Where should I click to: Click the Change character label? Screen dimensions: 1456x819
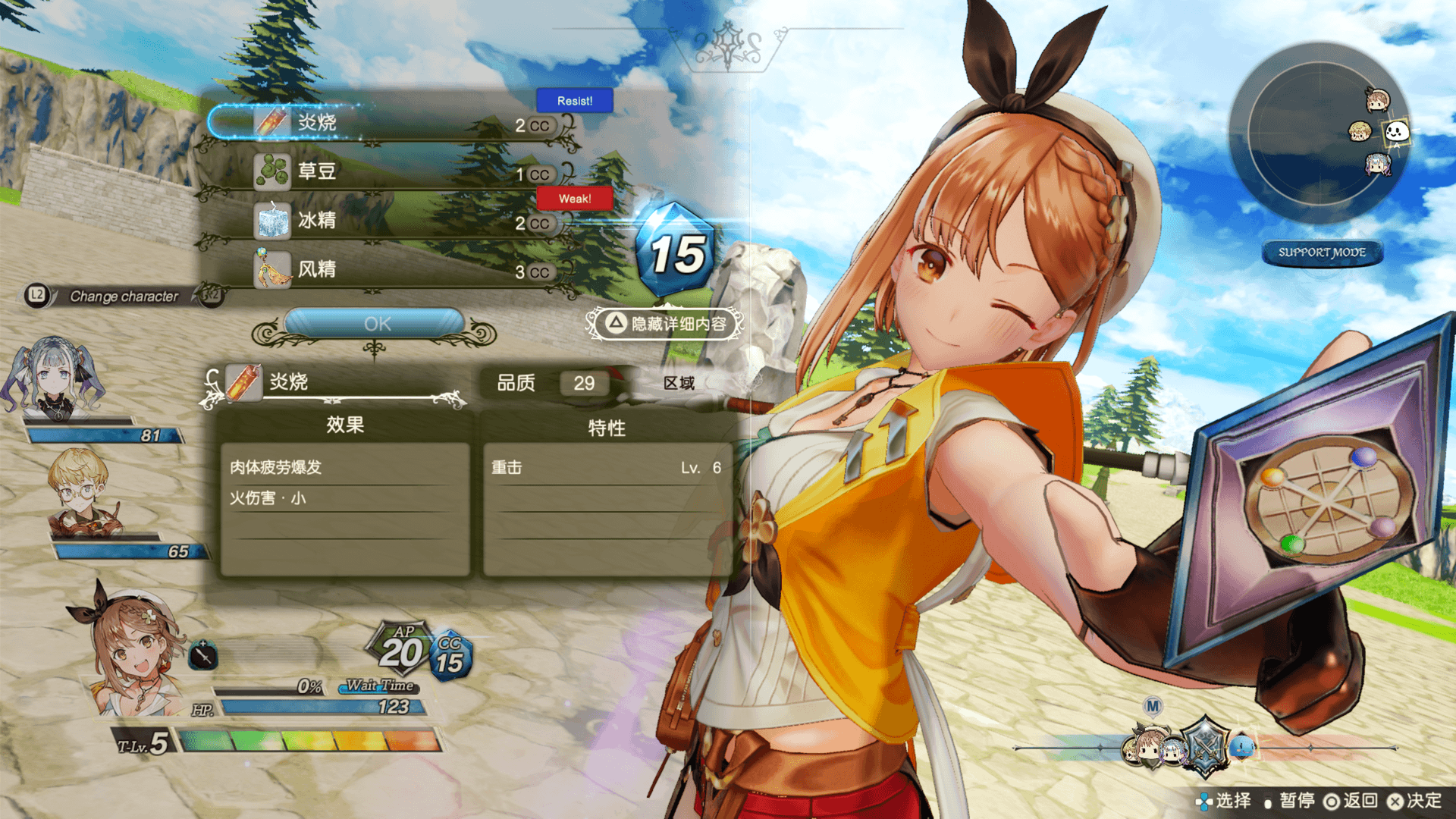124,297
